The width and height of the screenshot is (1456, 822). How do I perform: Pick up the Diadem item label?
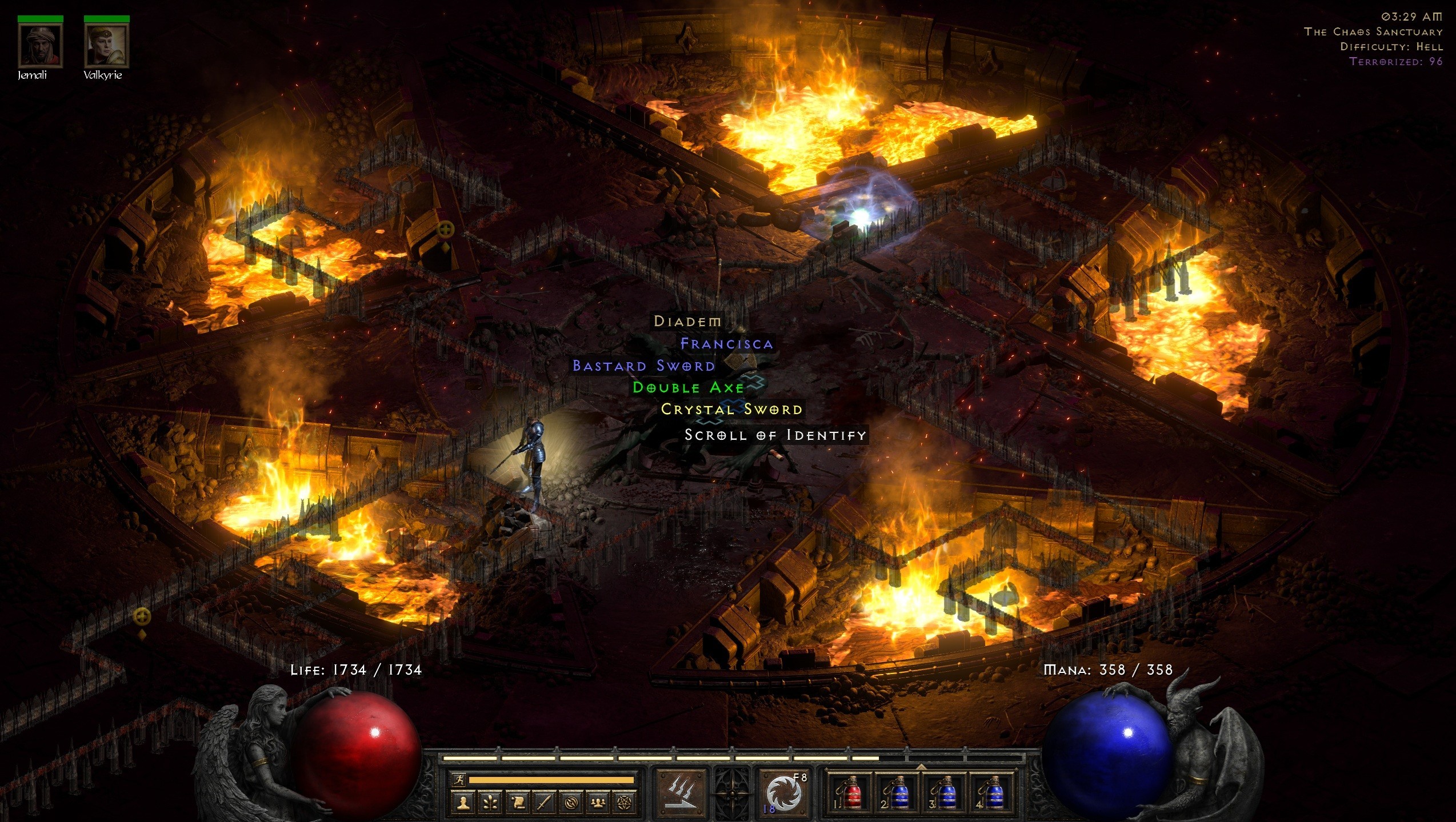687,322
